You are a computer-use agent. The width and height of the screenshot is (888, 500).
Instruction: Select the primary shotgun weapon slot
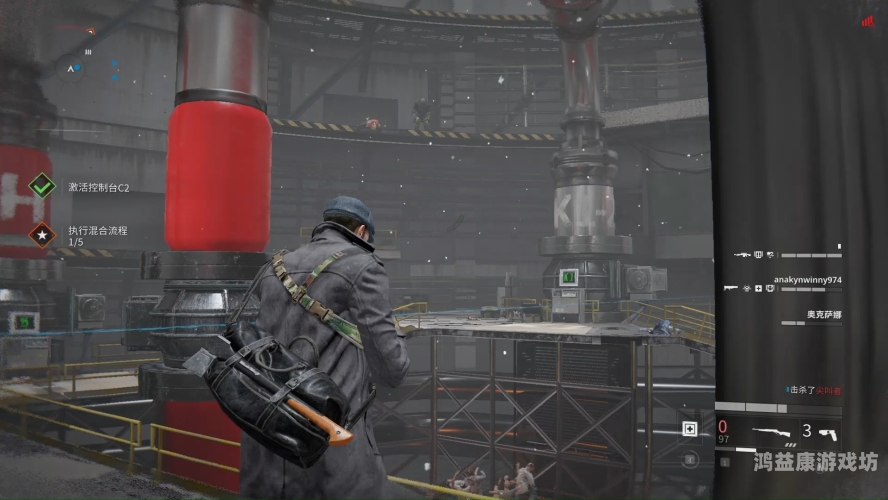pyautogui.click(x=772, y=433)
